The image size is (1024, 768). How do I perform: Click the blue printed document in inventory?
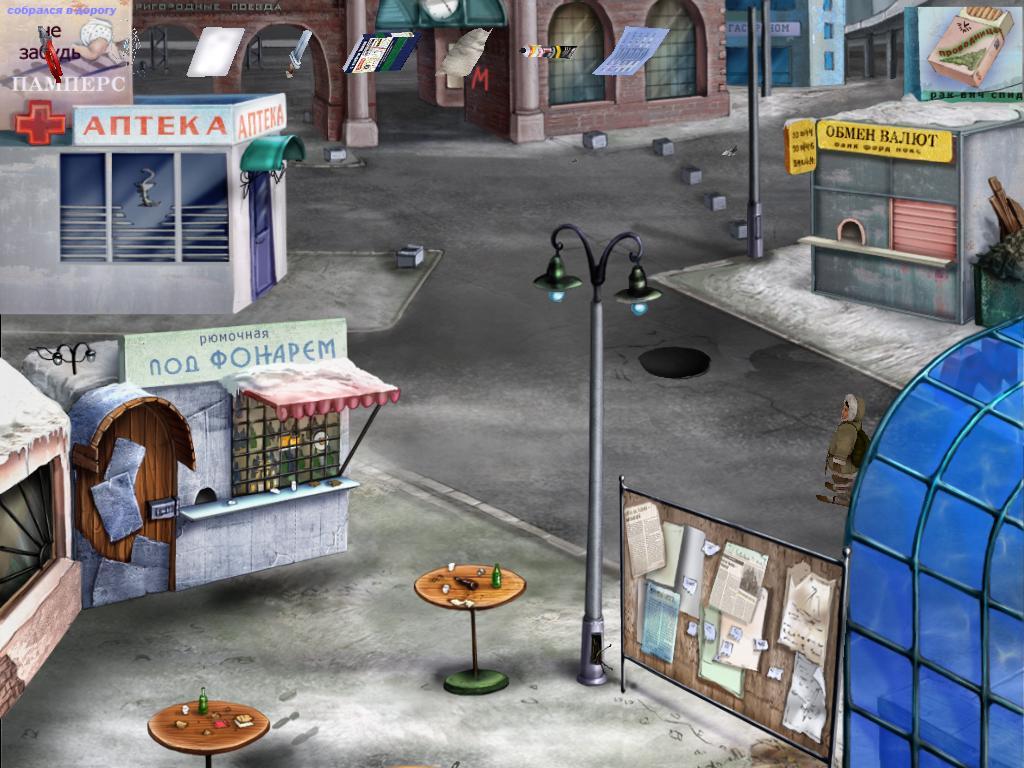[630, 51]
